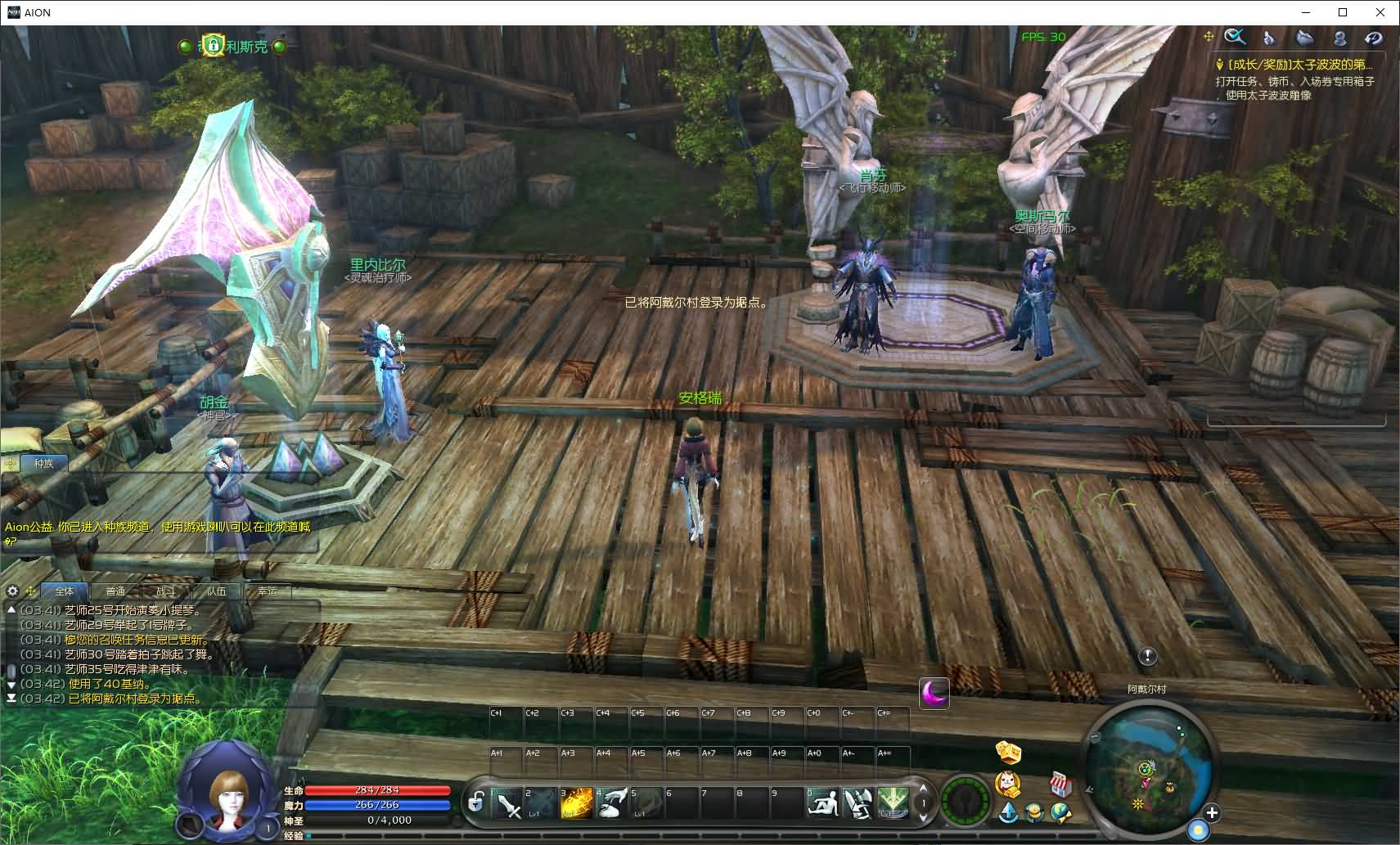Screen dimensions: 1400x845
Task: Select the 成长/奖励 quest tracker entry
Action: (1299, 65)
